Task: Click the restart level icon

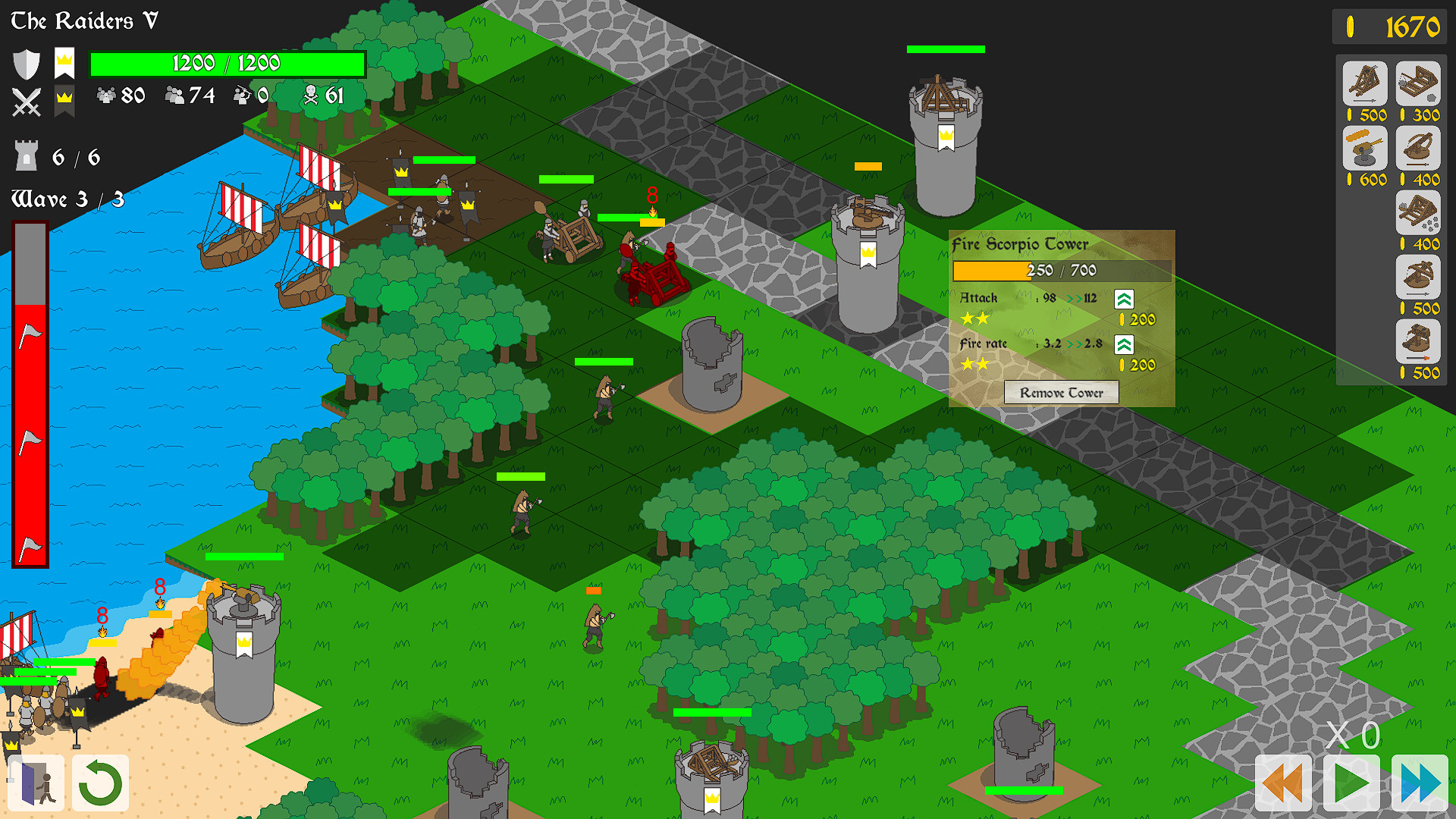Action: click(x=100, y=783)
